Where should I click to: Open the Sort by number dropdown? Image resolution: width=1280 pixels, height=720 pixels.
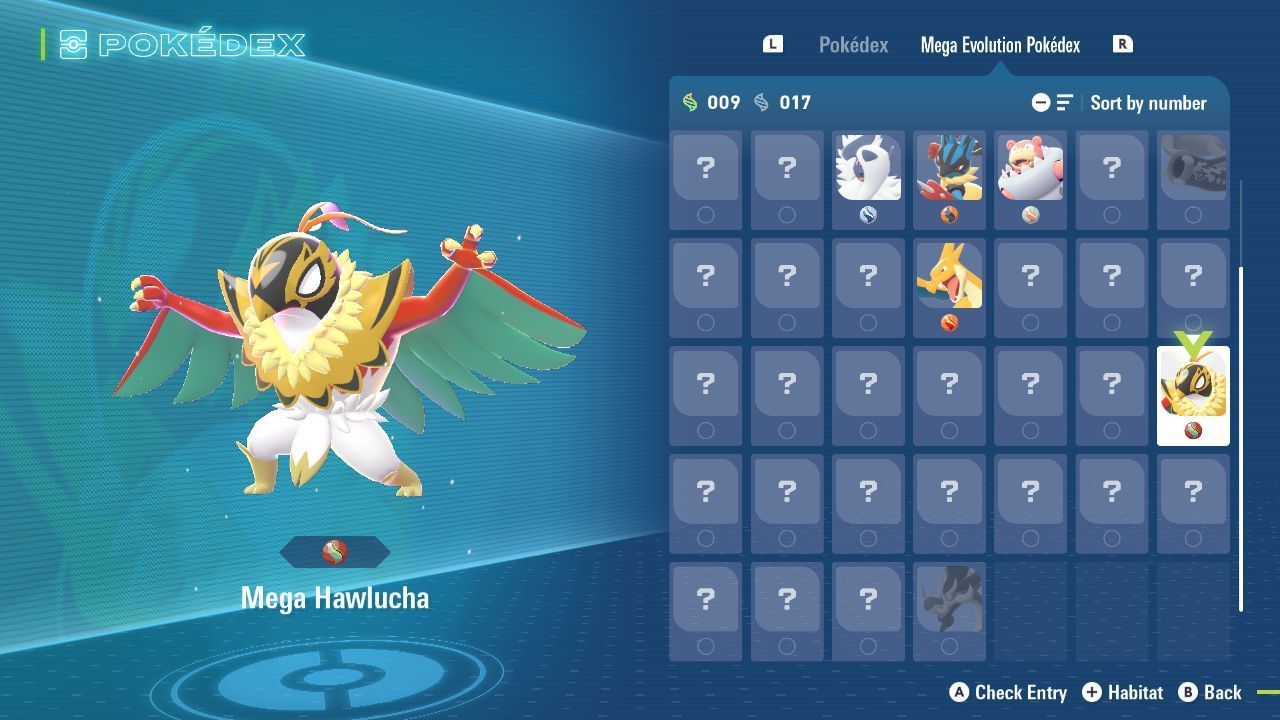tap(1148, 102)
